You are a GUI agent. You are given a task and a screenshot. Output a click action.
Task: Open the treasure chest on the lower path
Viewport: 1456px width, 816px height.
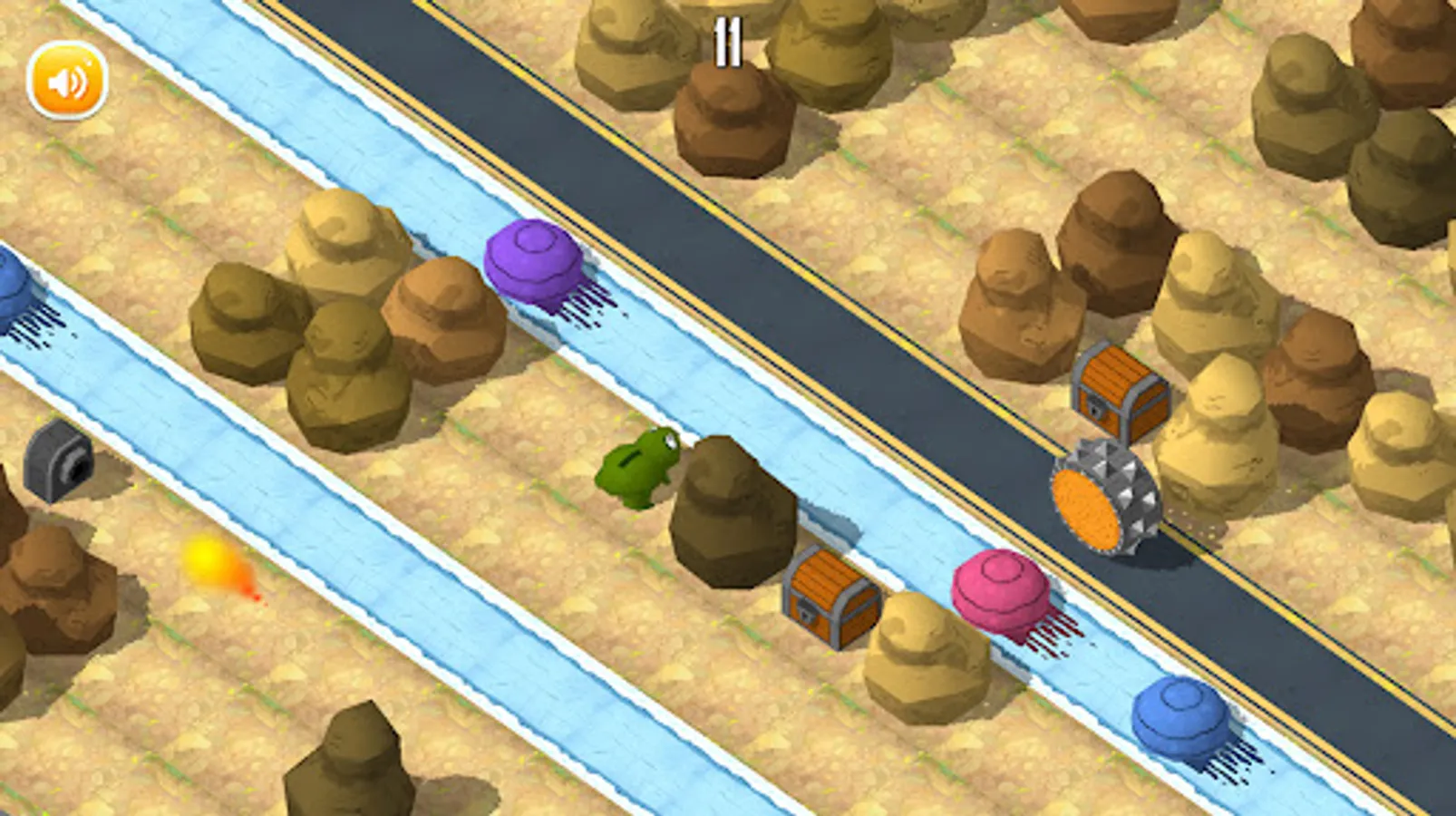(825, 598)
